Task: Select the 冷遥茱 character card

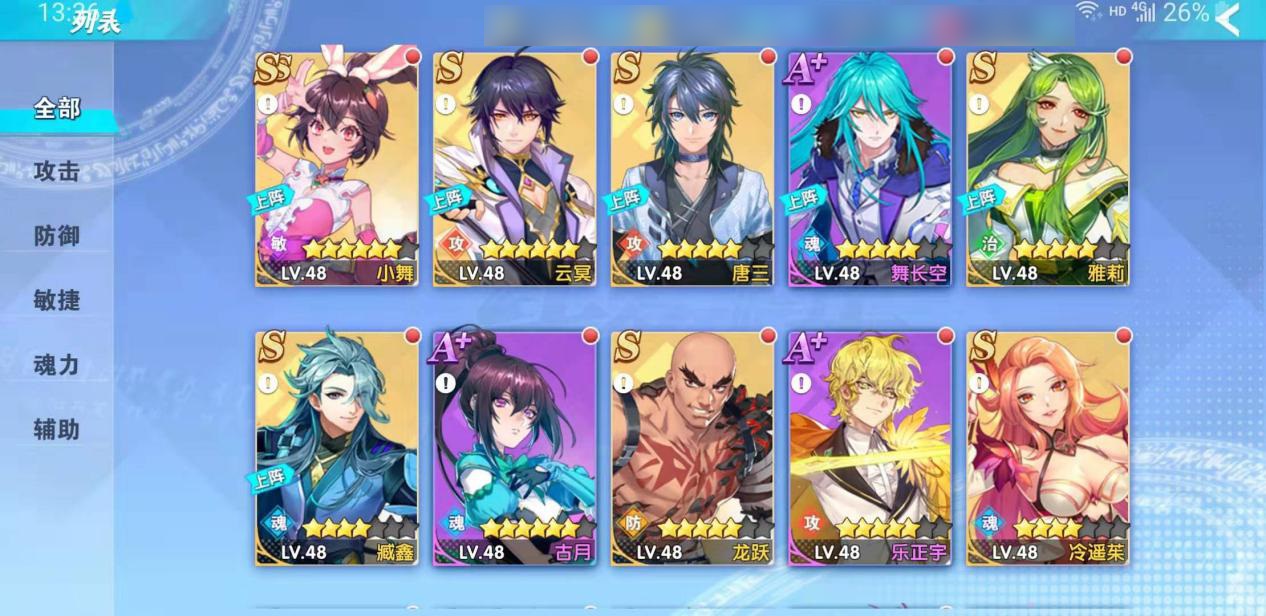Action: tap(1048, 448)
